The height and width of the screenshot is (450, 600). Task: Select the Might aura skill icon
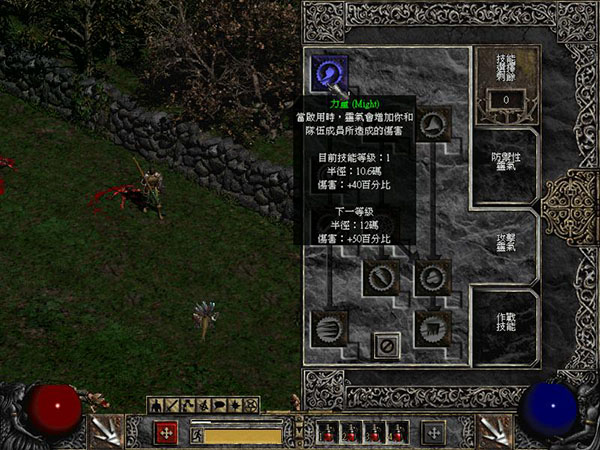click(328, 72)
